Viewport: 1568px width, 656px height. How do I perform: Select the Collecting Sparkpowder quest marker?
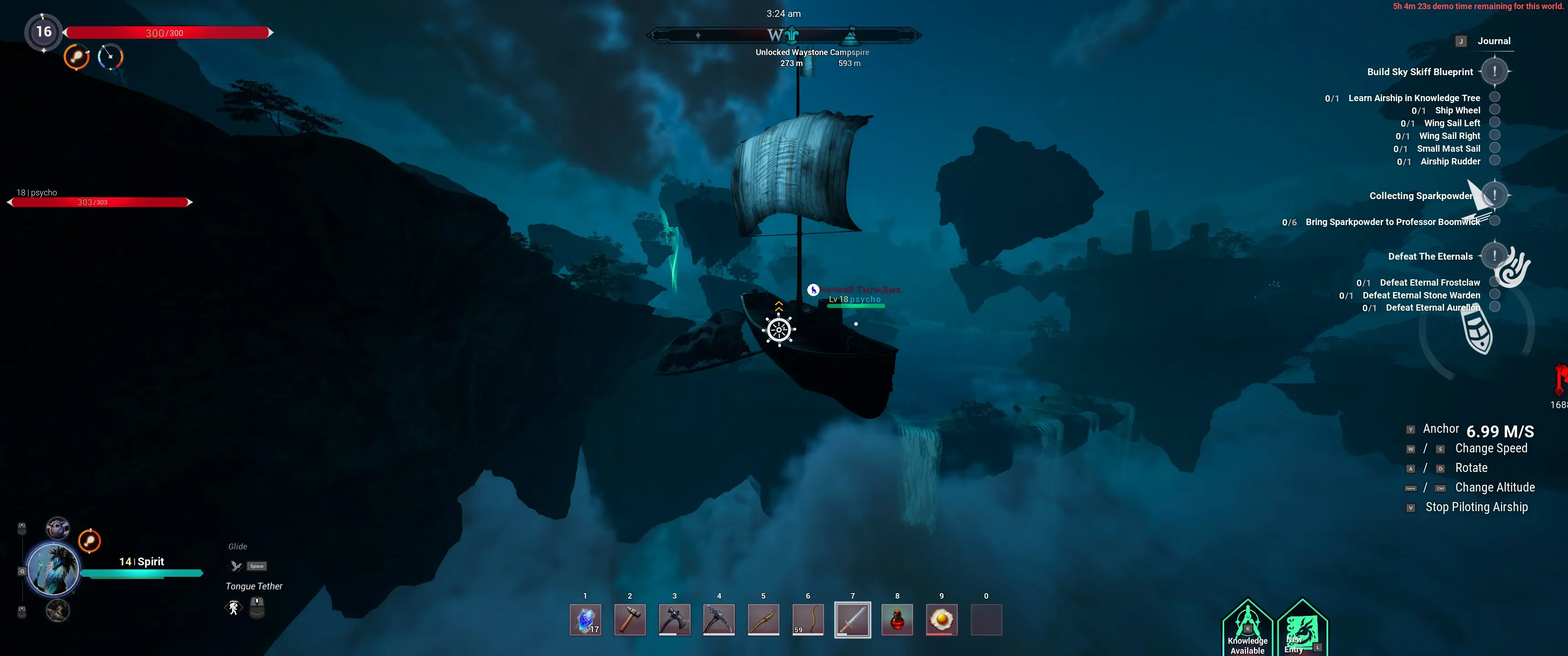[x=1494, y=195]
